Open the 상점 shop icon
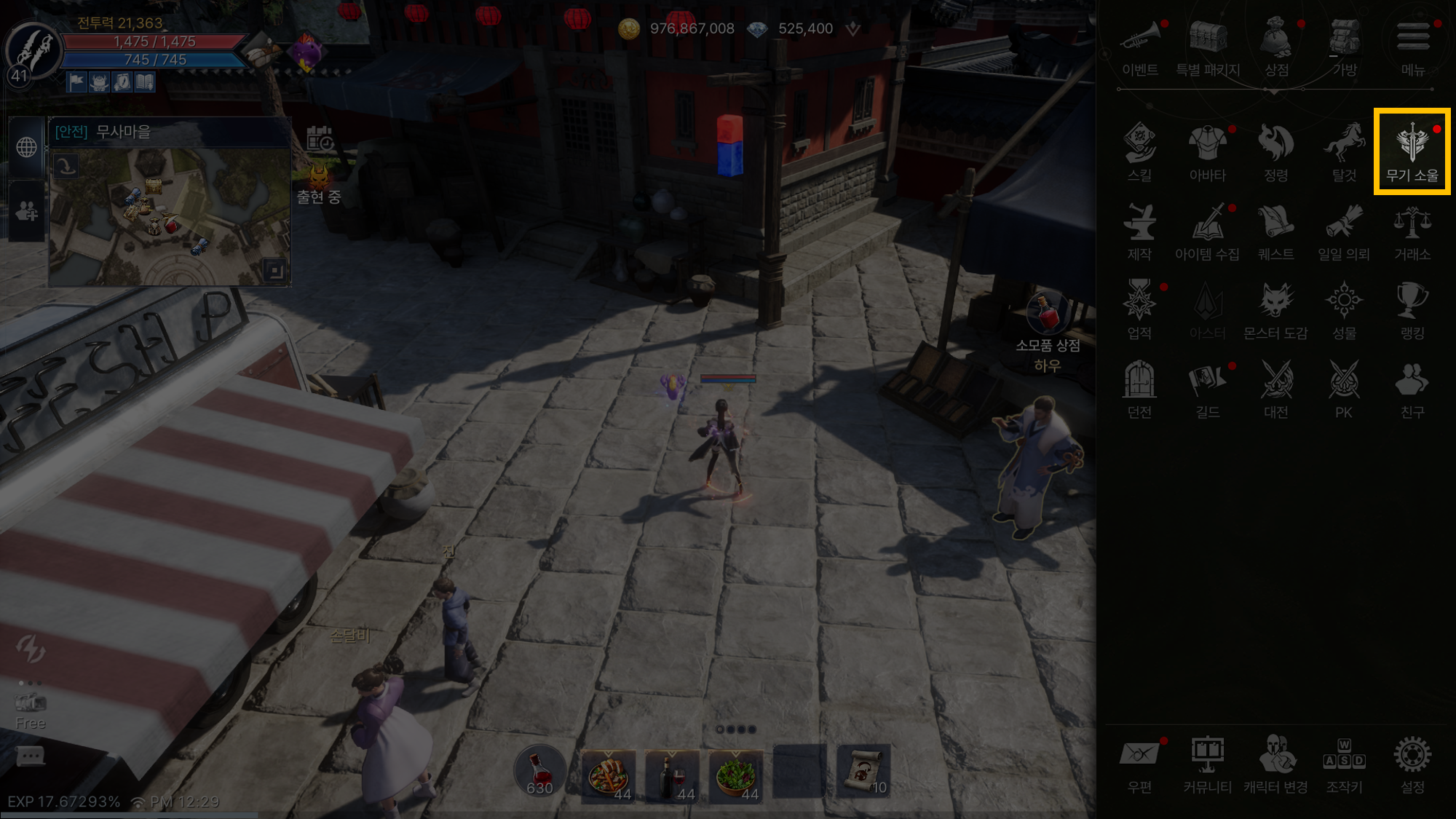This screenshot has height=819, width=1456. (1276, 45)
